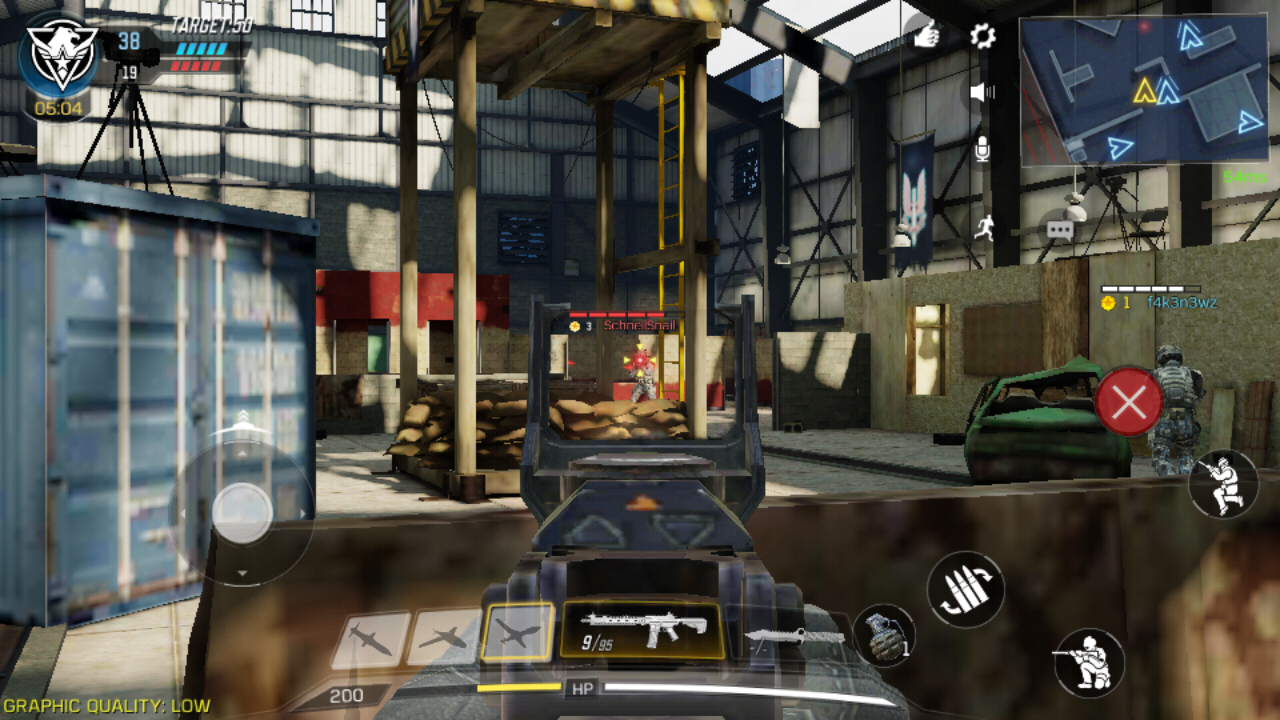Toggle the microphone voice chat icon

coord(982,150)
